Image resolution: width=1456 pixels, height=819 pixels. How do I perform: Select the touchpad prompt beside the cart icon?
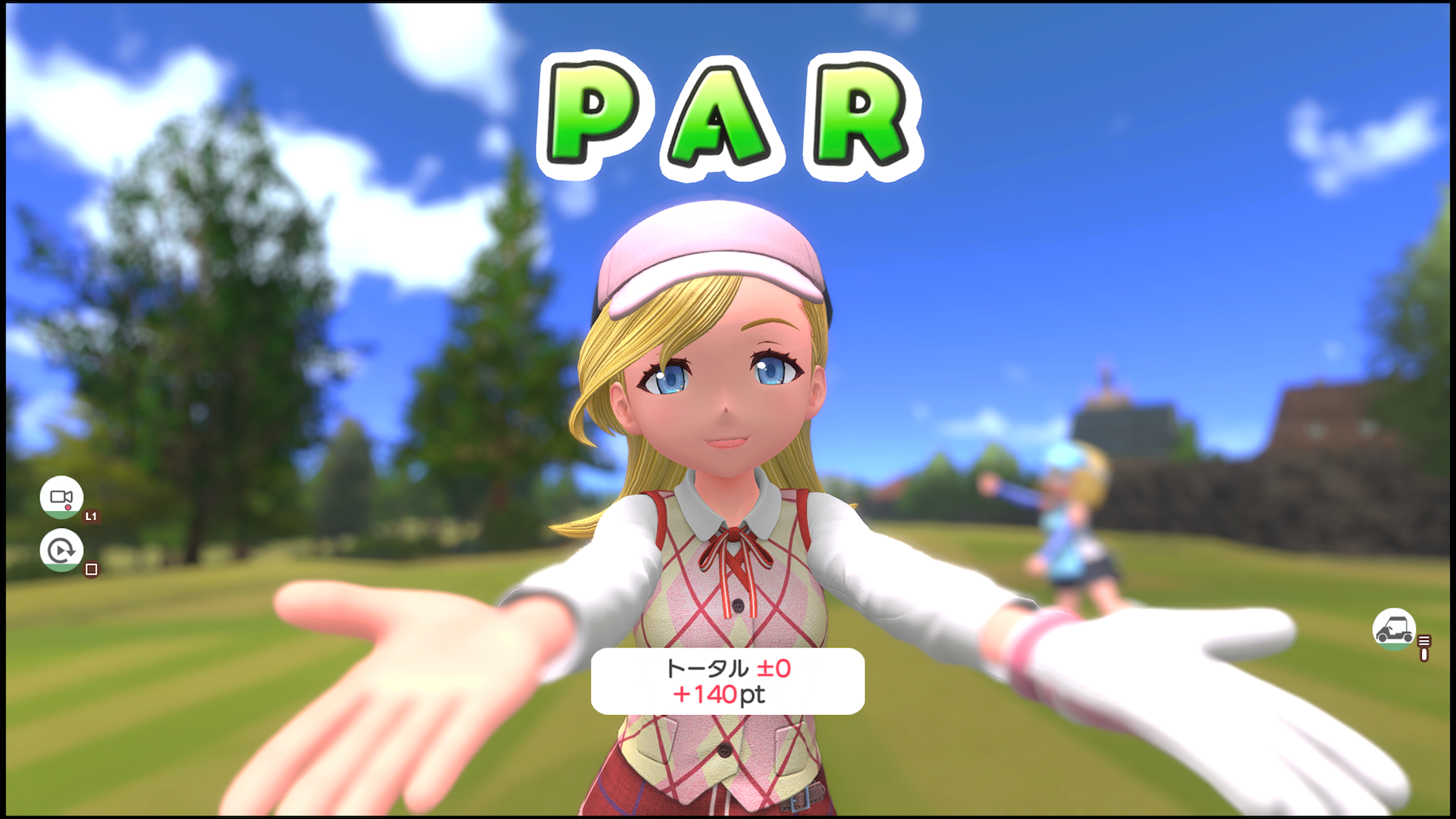coord(1423,648)
